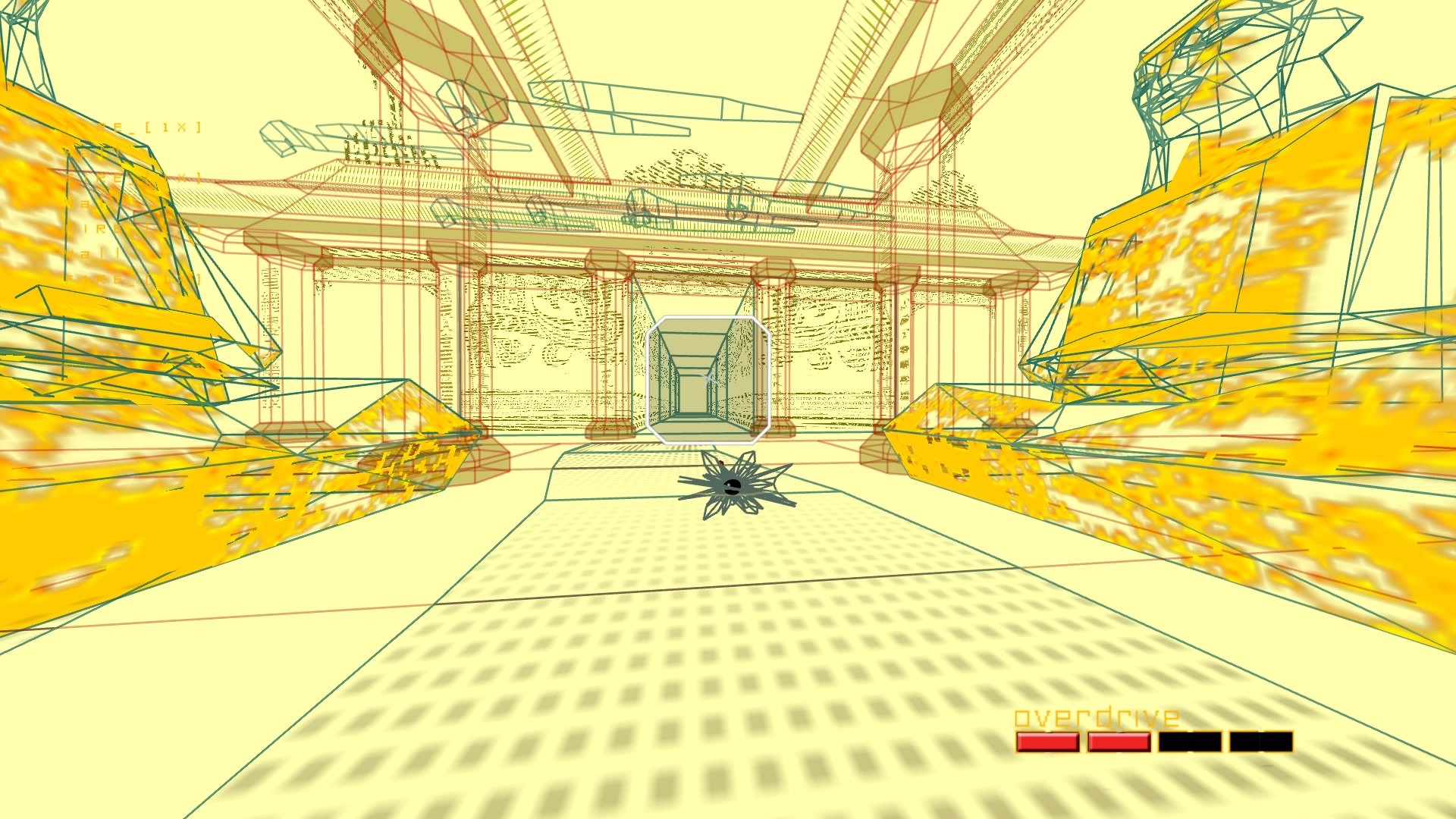Select the spiky enemy beneath the reticle
Screen dimensions: 1456x819
tap(732, 485)
